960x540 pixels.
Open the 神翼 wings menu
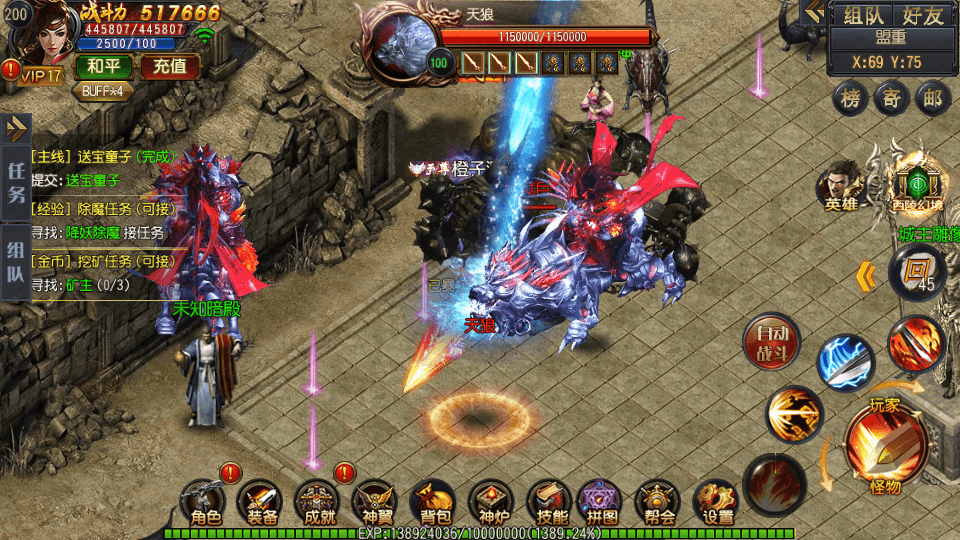(376, 502)
